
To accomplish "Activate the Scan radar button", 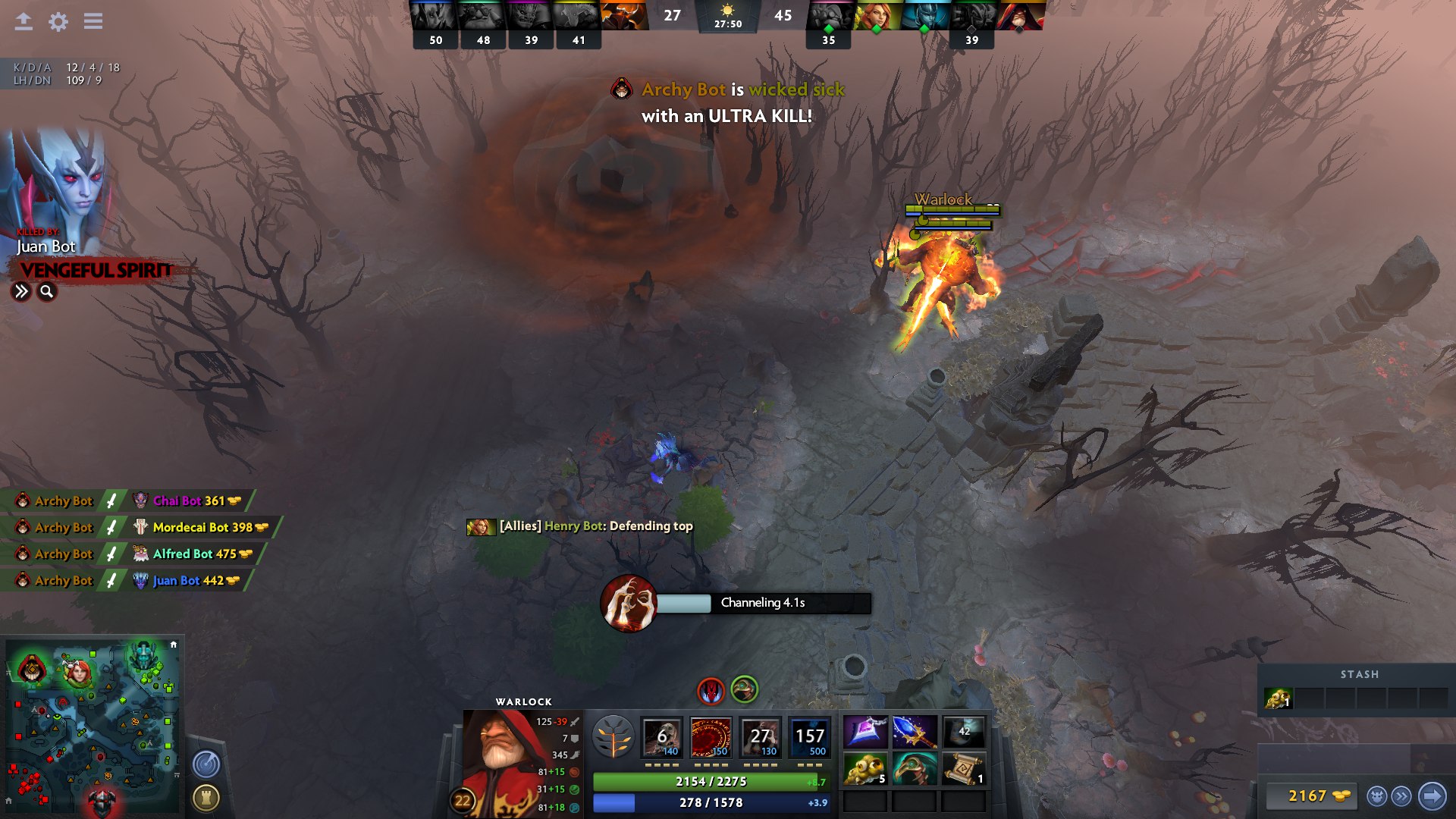I will tap(206, 764).
